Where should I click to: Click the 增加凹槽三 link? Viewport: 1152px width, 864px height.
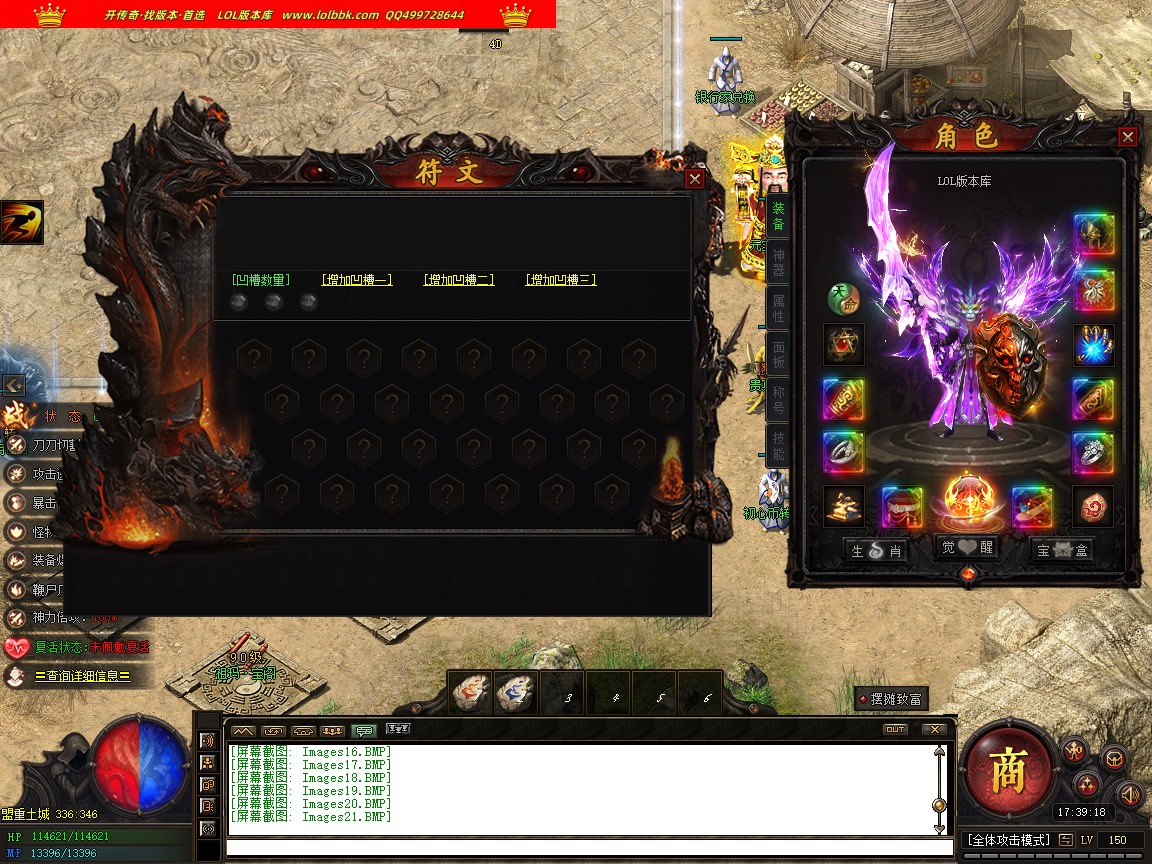click(x=561, y=280)
